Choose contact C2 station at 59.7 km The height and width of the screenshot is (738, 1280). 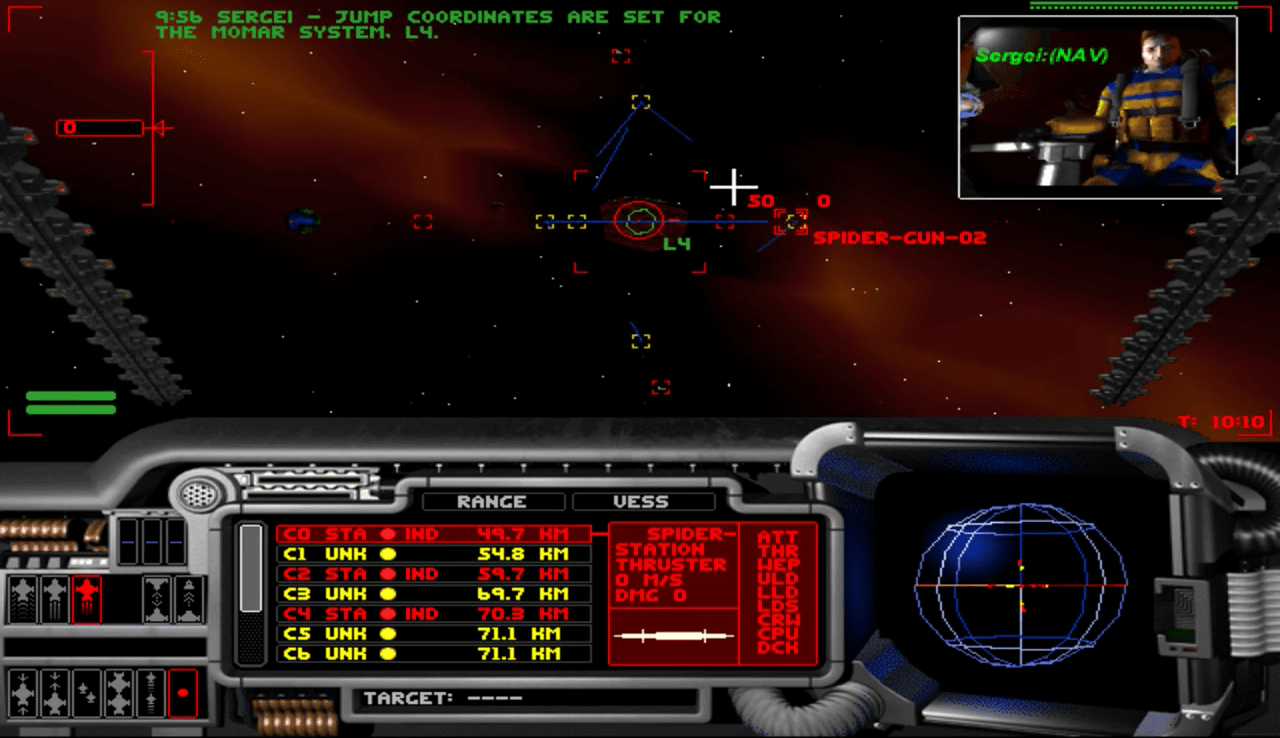coord(432,574)
